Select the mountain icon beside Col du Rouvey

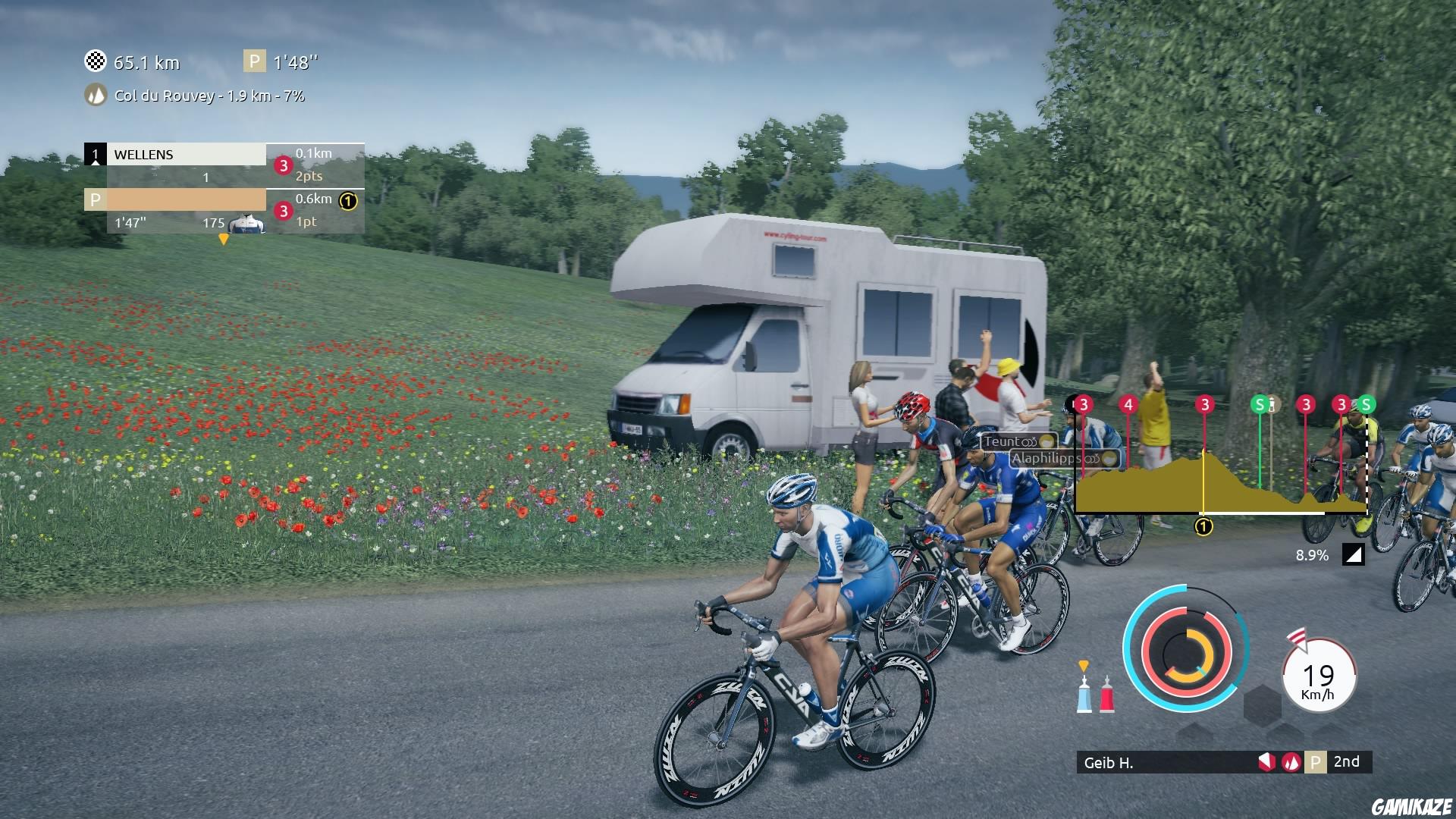point(96,96)
